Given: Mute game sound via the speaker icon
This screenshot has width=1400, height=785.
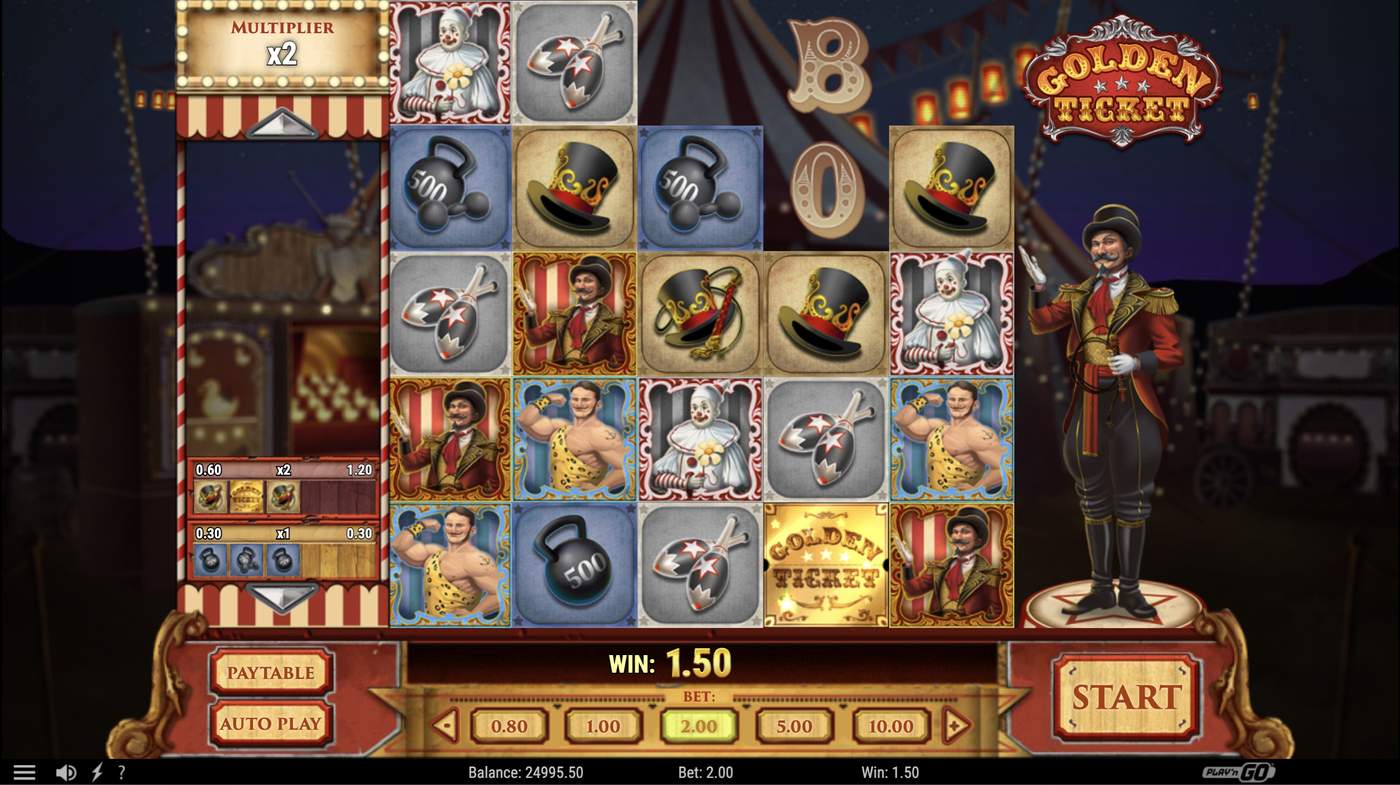Looking at the screenshot, I should (66, 771).
